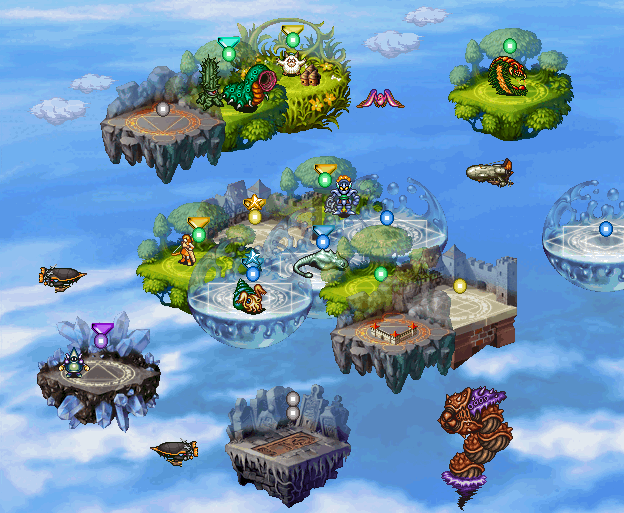Viewport: 624px width, 513px height.
Task: Pick the yellow marker on the castle wall
Action: [x=460, y=286]
